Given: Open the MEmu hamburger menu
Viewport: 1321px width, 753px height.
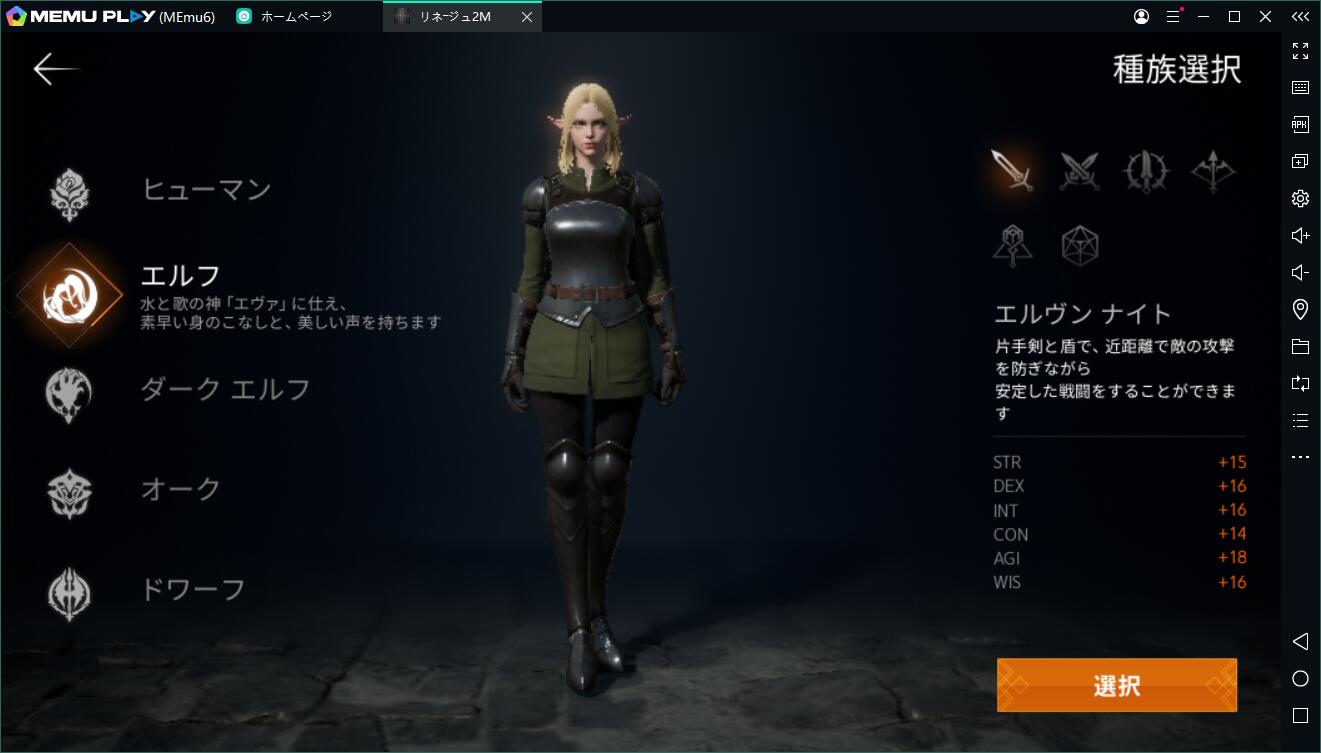Looking at the screenshot, I should 1172,16.
